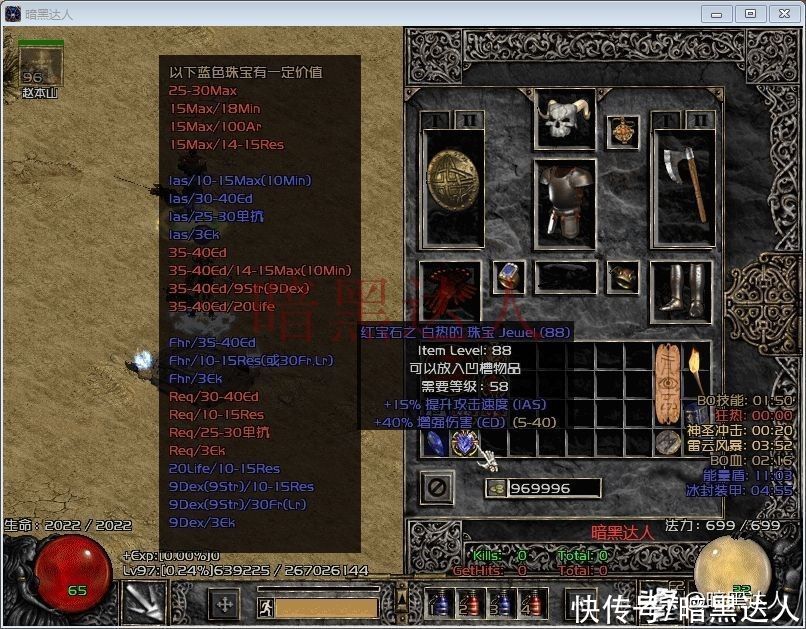Open the mini panel cross button
The height and width of the screenshot is (629, 806).
(x=224, y=604)
